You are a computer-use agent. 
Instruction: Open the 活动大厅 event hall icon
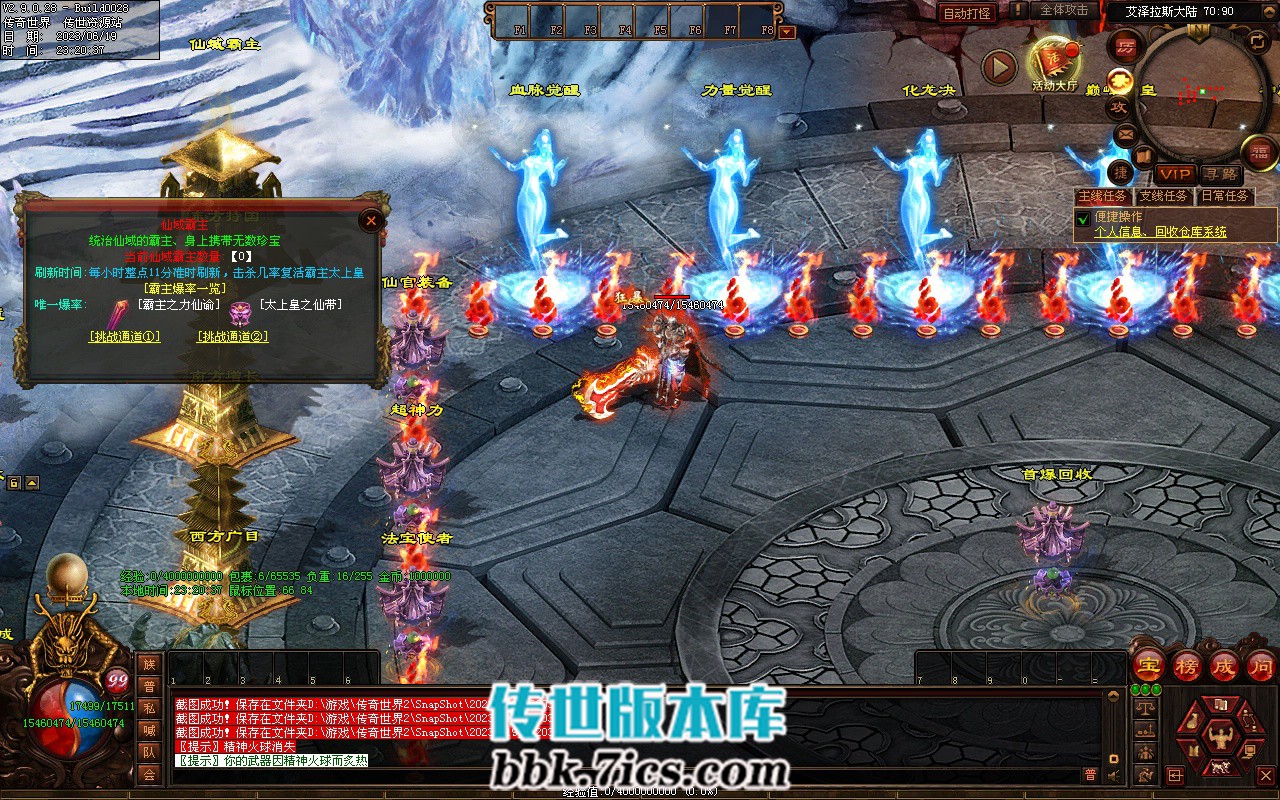pyautogui.click(x=1054, y=62)
